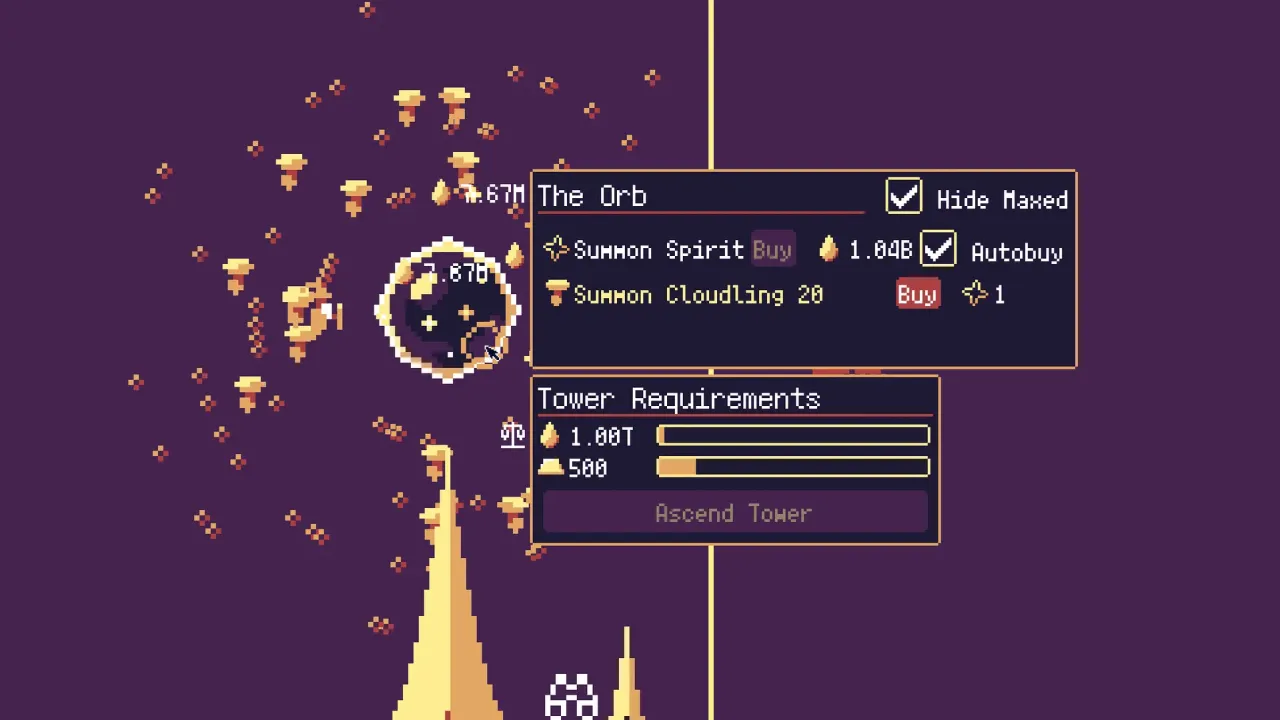Select the spirit star icon beside Summon Spirit

tap(556, 250)
